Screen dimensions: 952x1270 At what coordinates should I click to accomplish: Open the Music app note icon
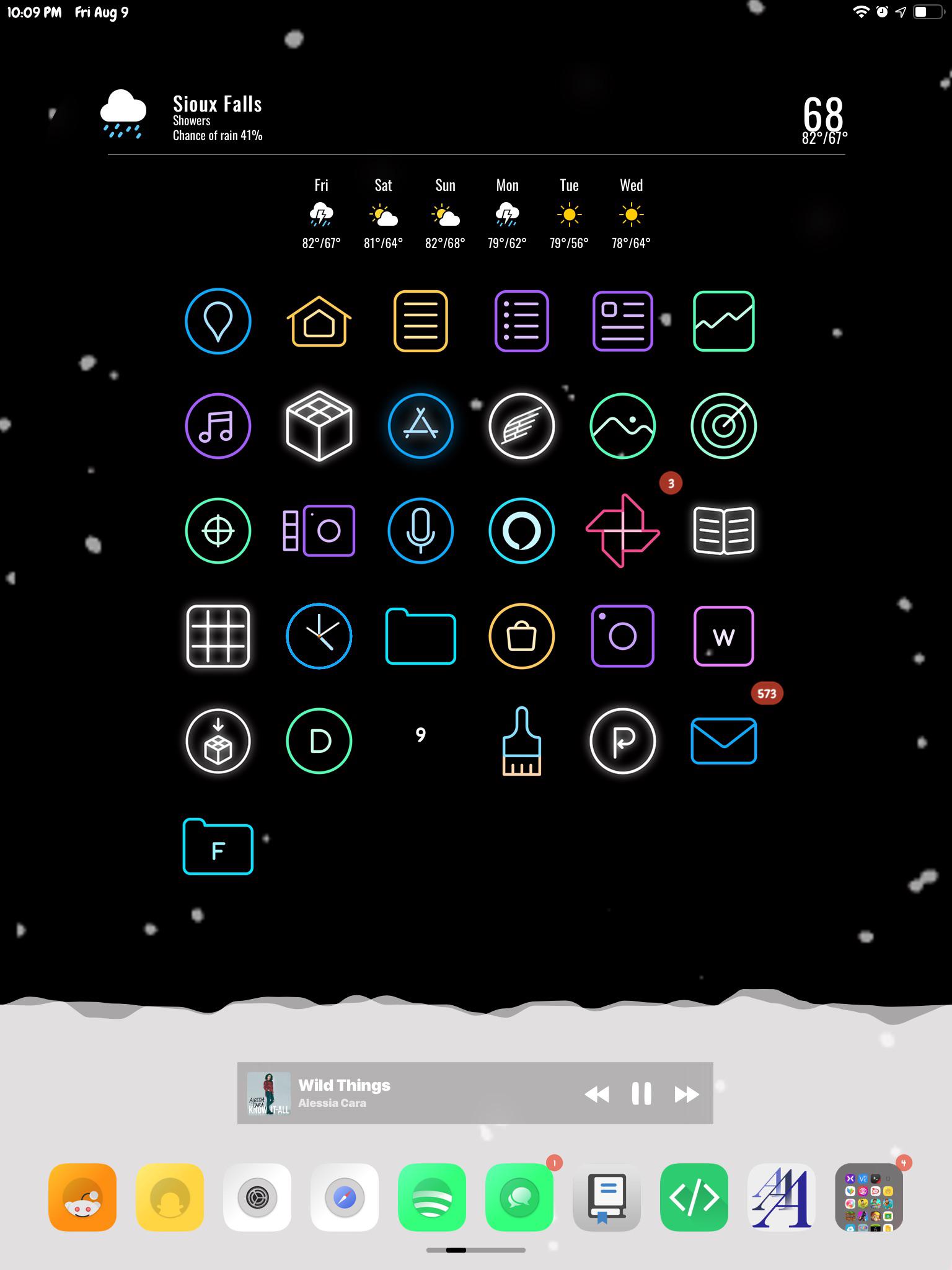pyautogui.click(x=218, y=425)
